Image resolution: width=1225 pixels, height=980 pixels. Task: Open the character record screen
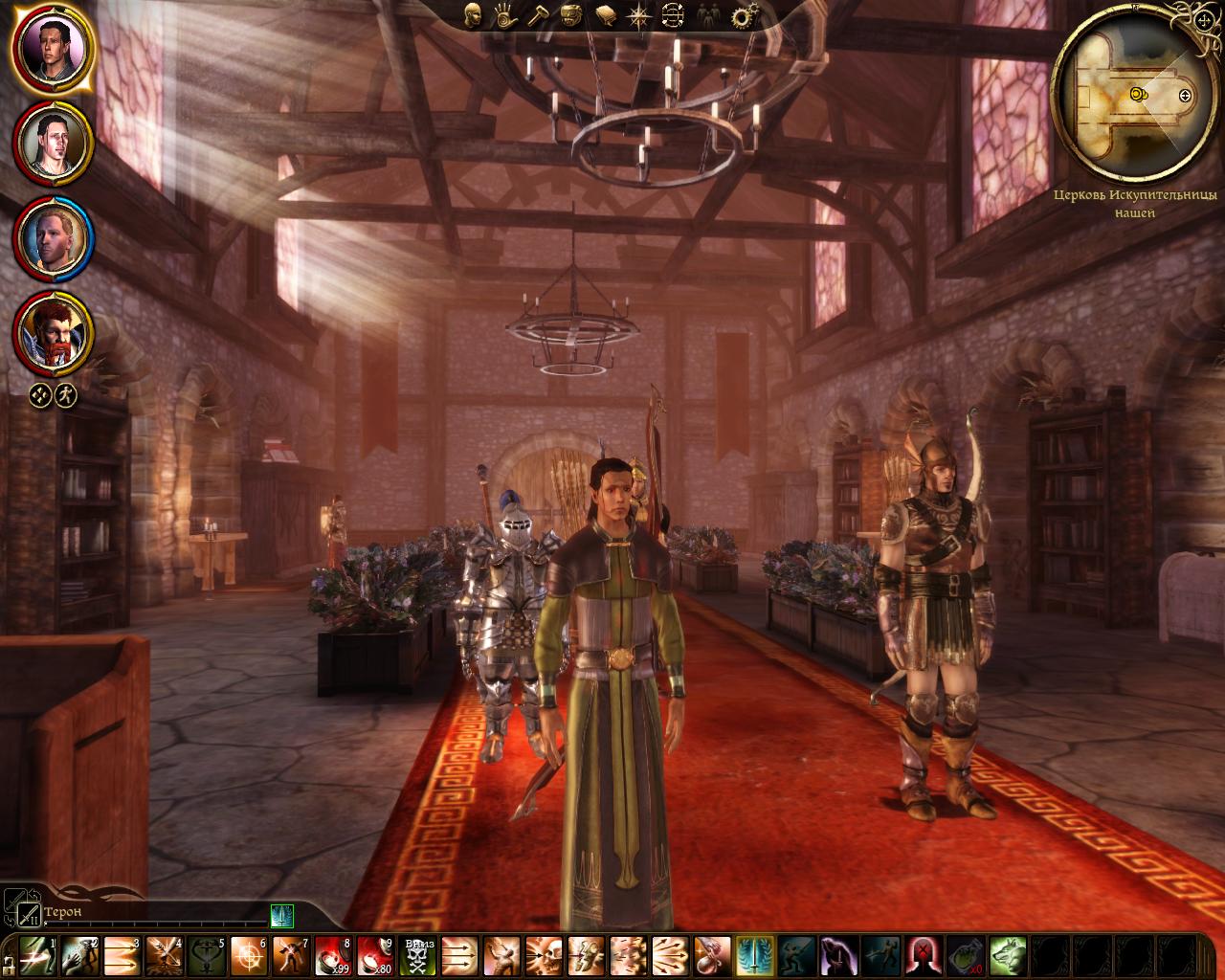[x=472, y=16]
